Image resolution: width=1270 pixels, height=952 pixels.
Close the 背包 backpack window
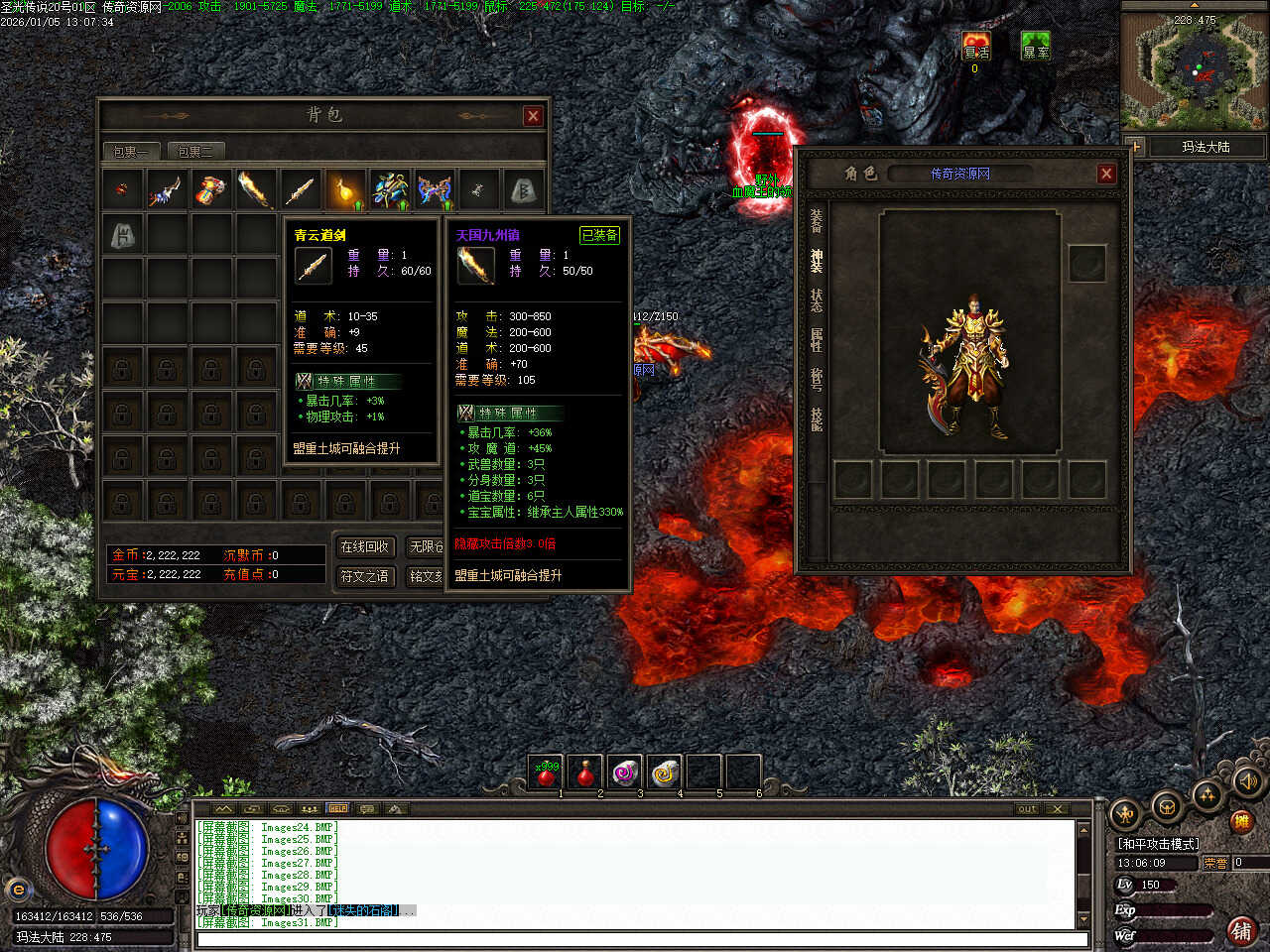click(x=533, y=116)
